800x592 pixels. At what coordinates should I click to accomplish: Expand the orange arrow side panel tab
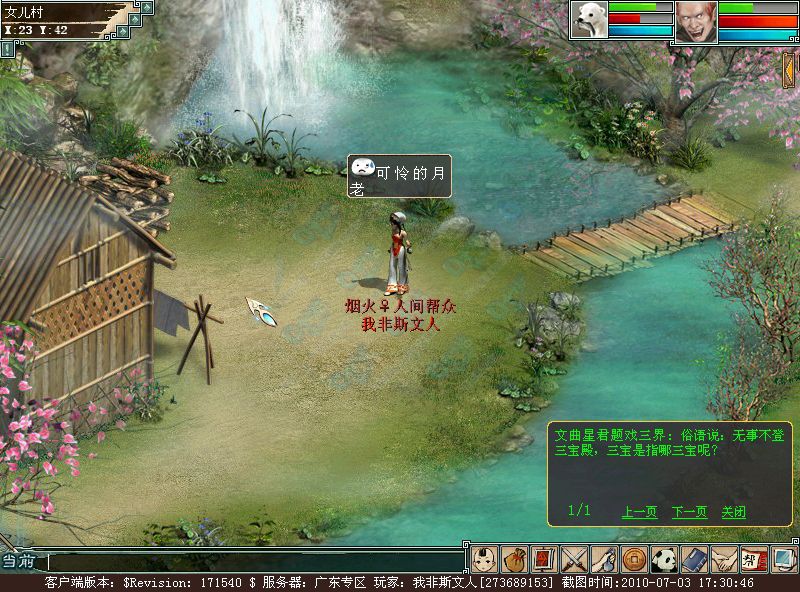point(790,70)
